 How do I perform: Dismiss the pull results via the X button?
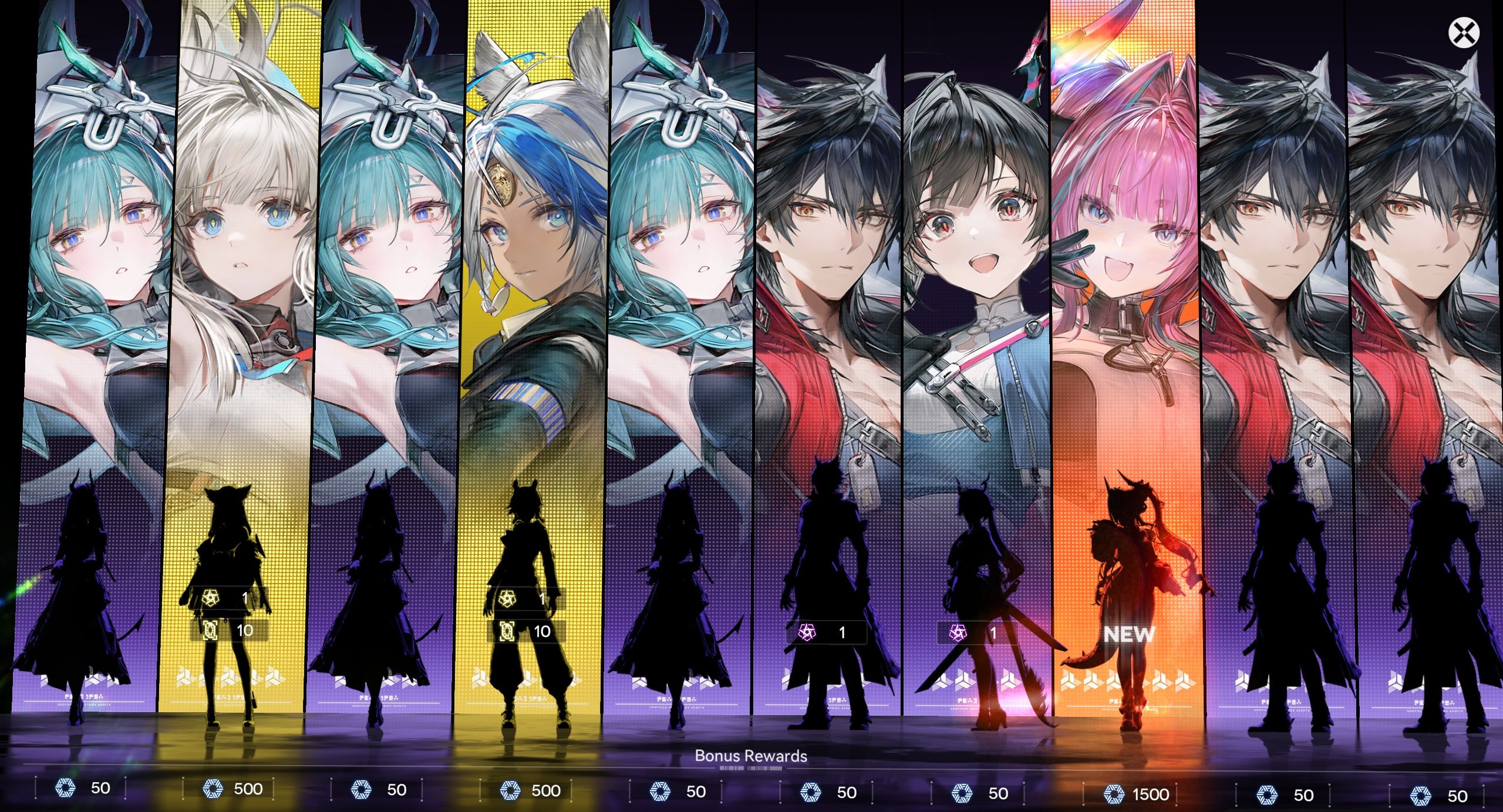click(1464, 33)
